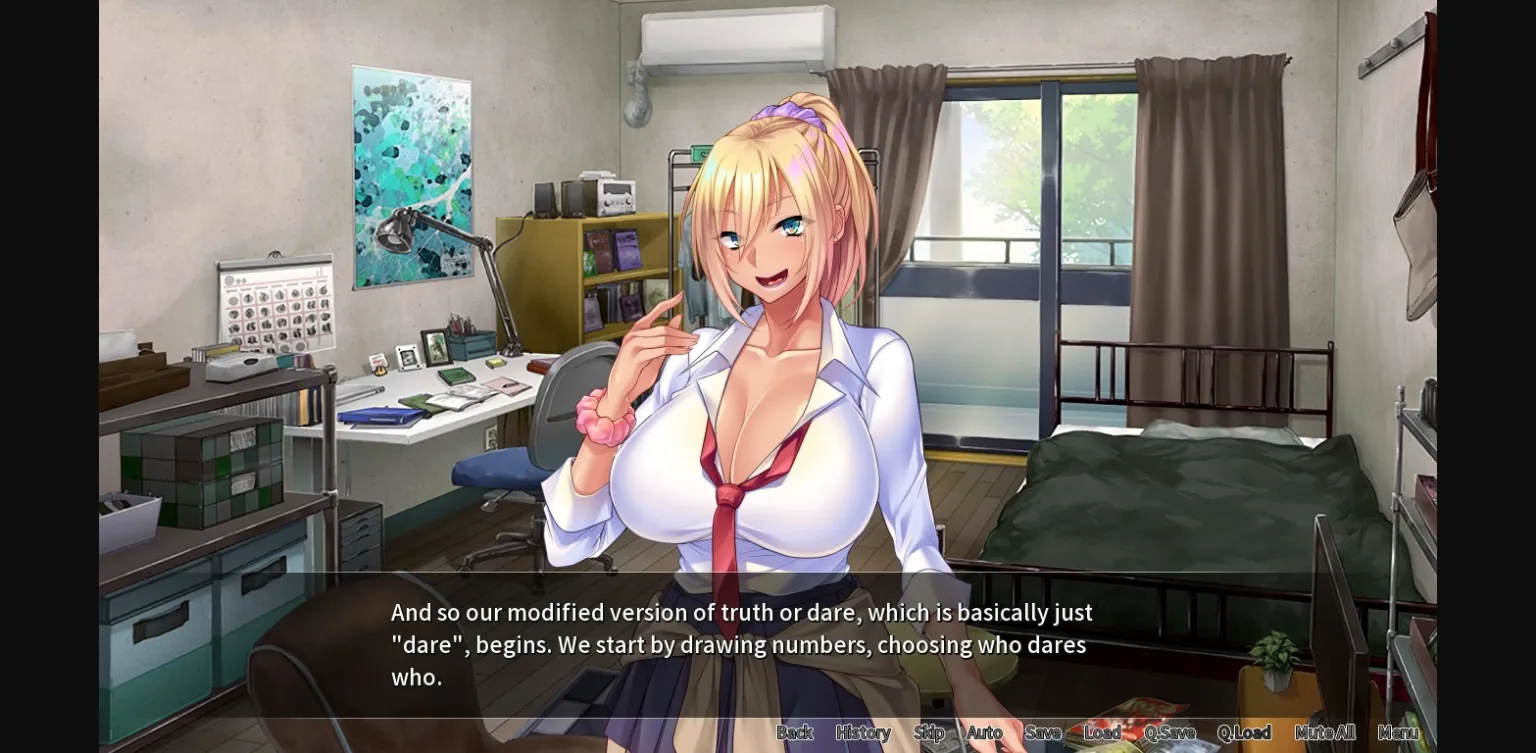Viewport: 1536px width, 753px height.
Task: Save your current progress
Action: click(x=1043, y=732)
